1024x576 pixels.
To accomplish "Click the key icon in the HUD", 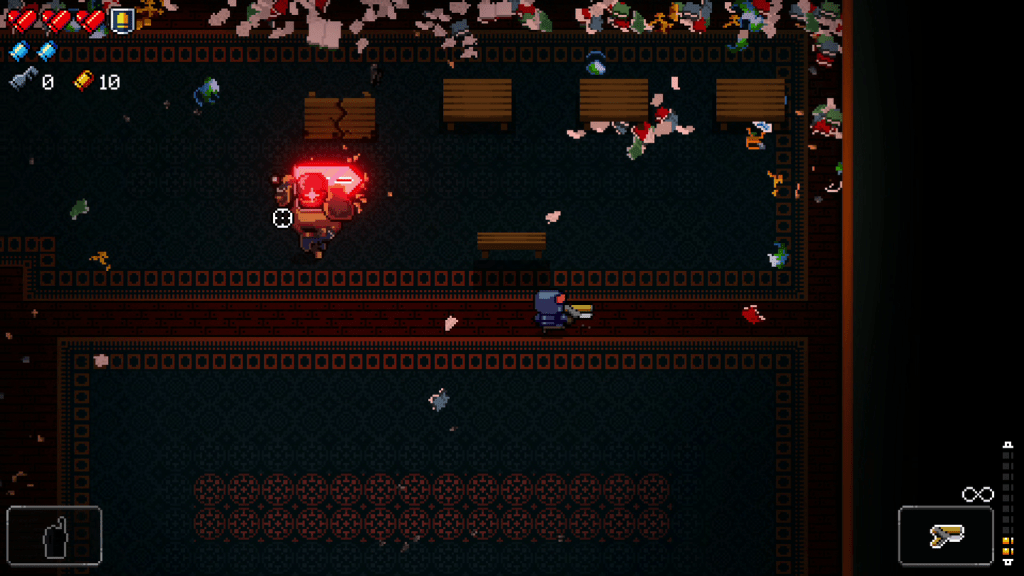I will [23, 82].
